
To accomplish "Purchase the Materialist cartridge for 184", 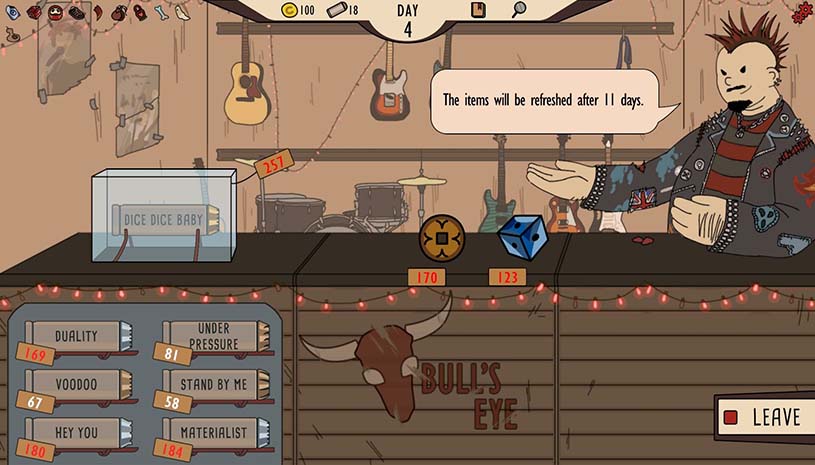I will pyautogui.click(x=214, y=432).
